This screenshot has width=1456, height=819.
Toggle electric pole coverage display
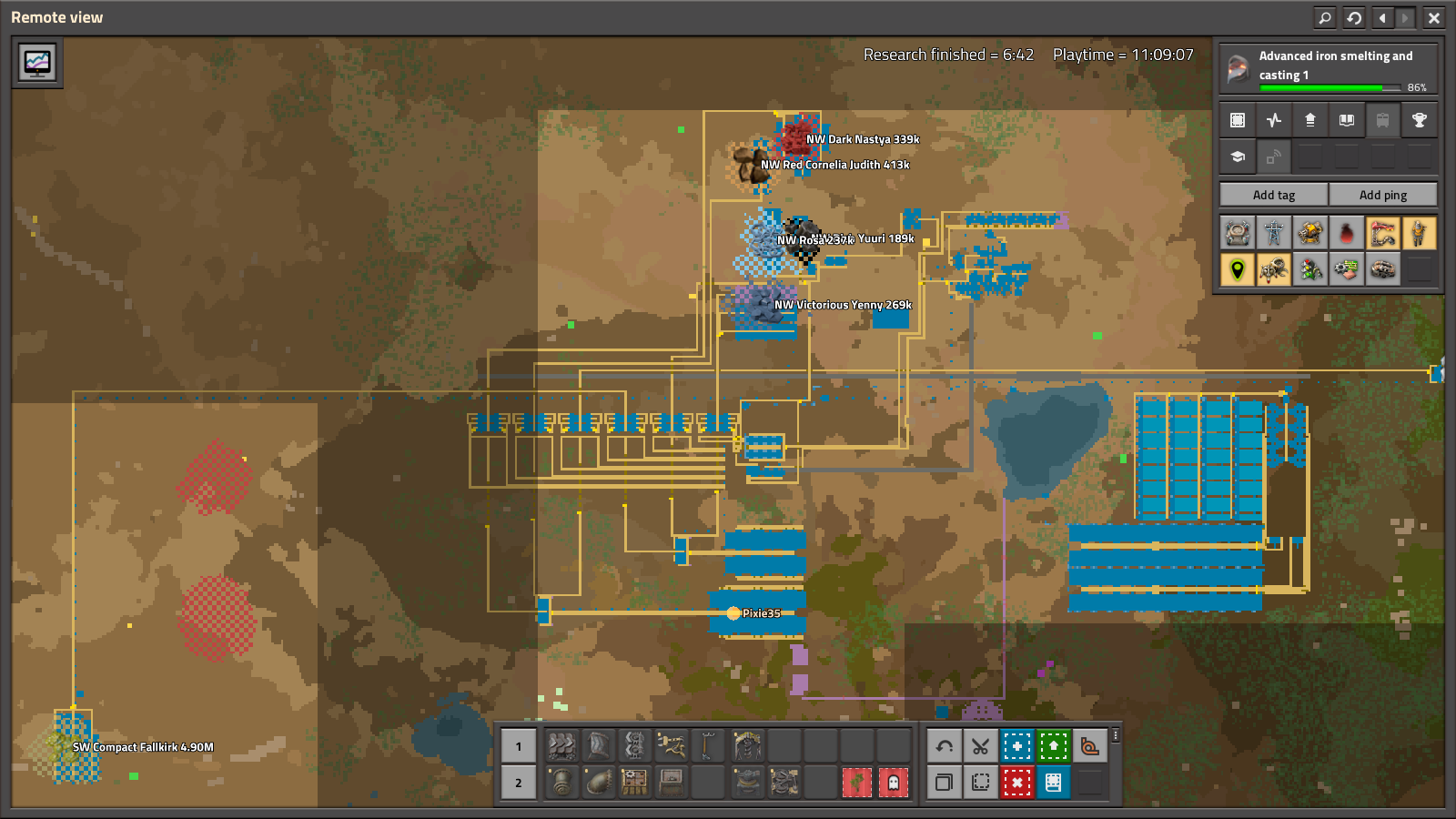[x=1274, y=233]
